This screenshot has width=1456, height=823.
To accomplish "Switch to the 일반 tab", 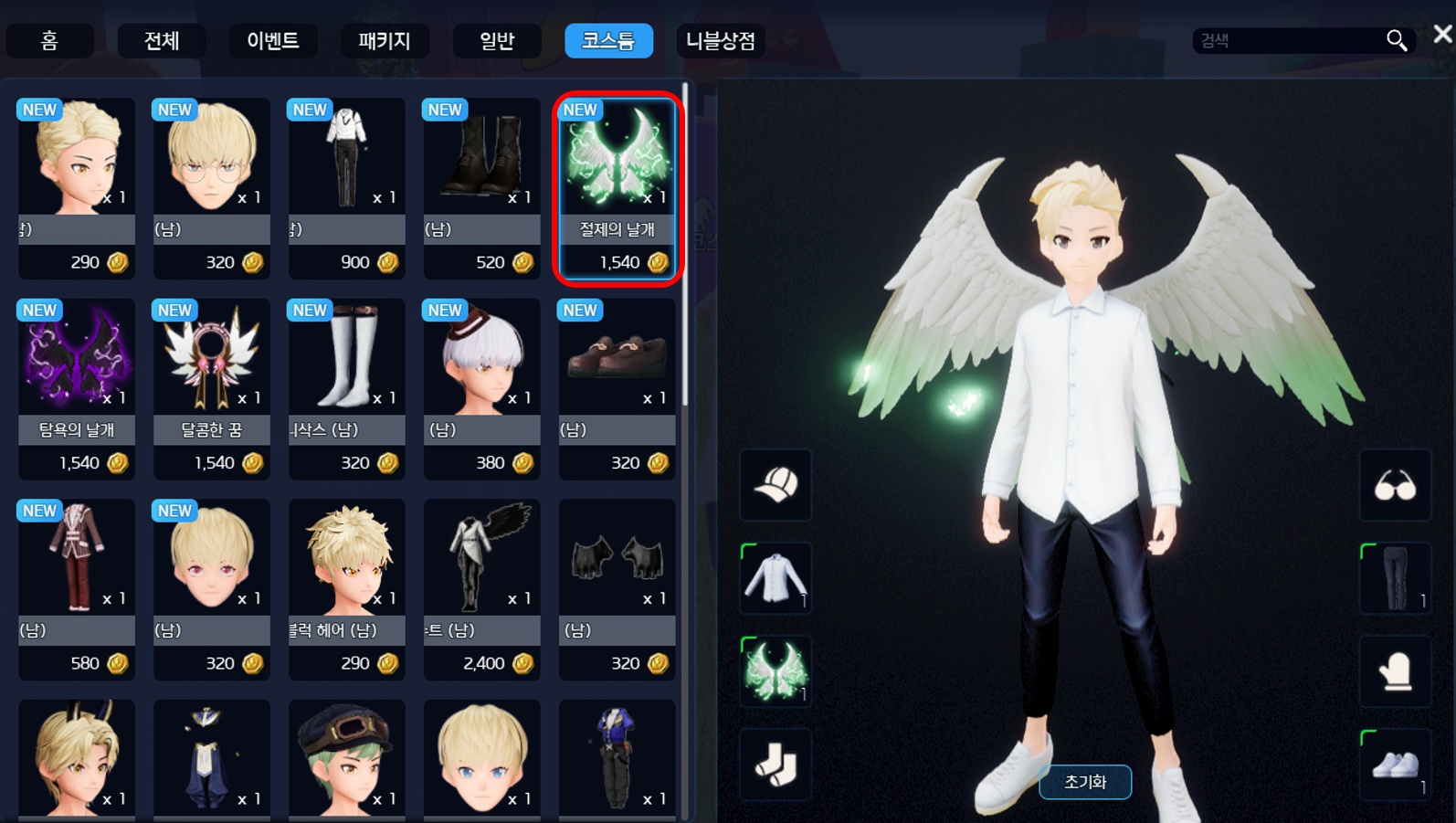I will tap(497, 41).
